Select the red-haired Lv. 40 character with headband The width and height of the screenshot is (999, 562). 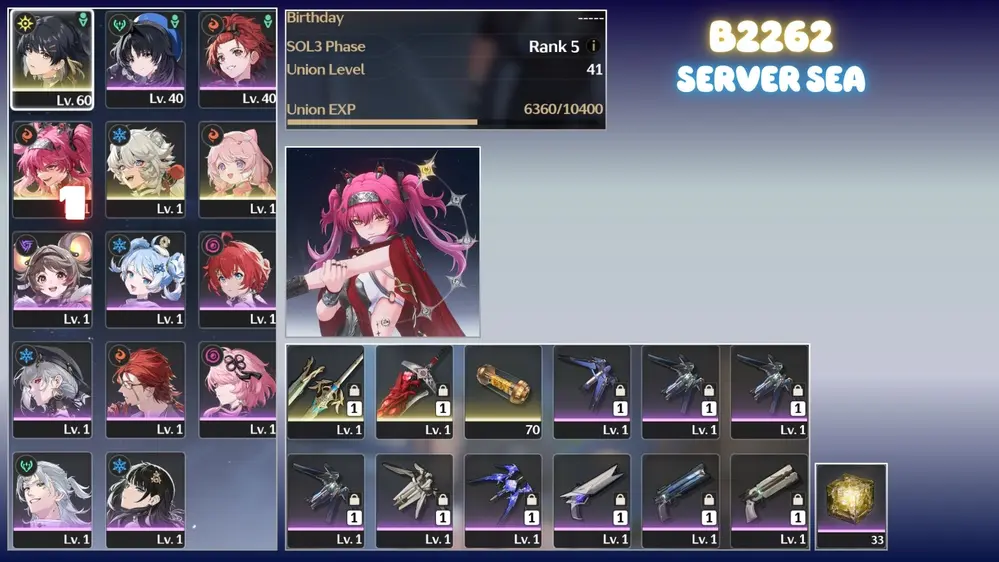coord(238,59)
